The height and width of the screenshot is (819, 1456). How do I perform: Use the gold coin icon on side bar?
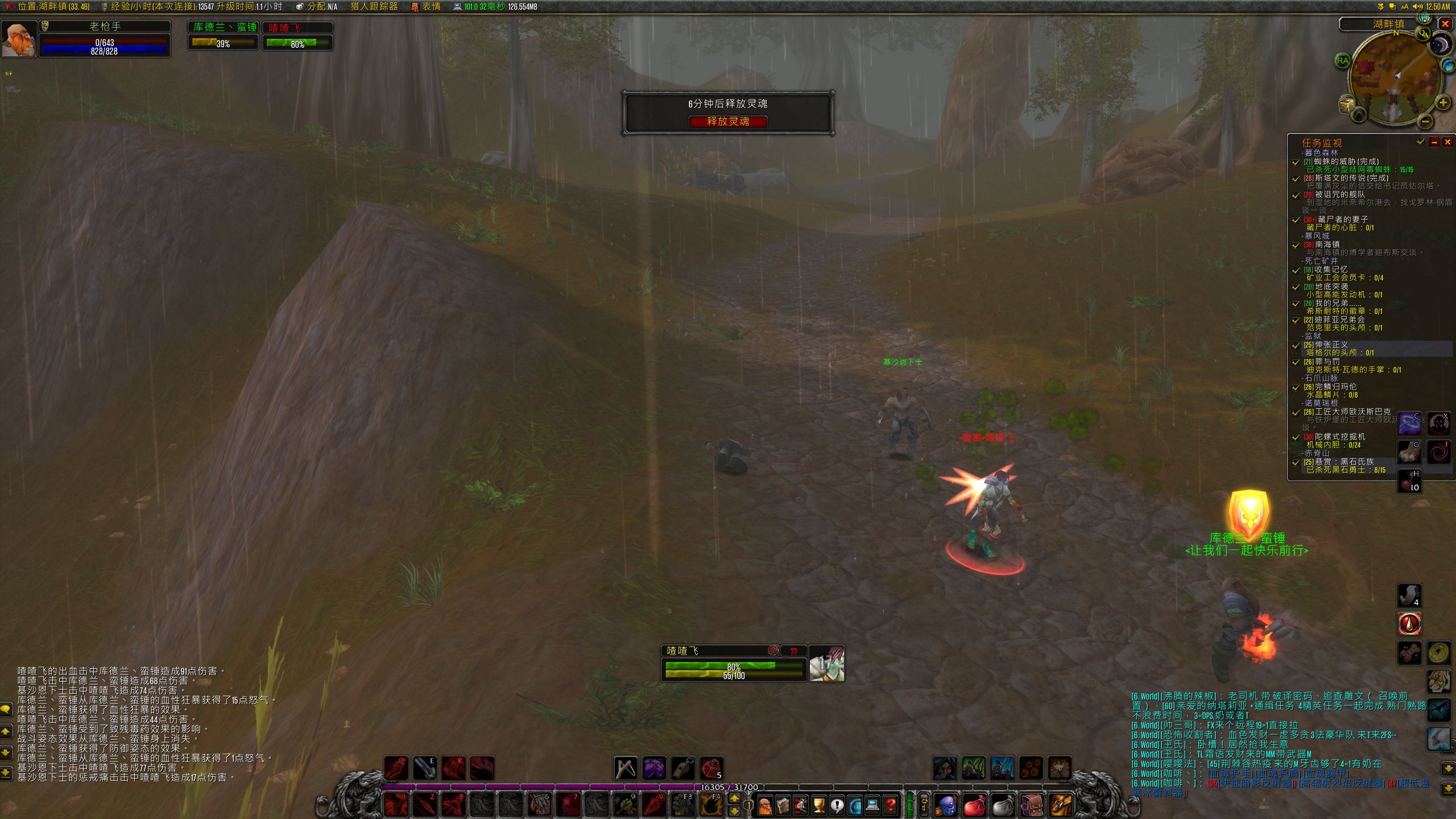pos(1439,652)
